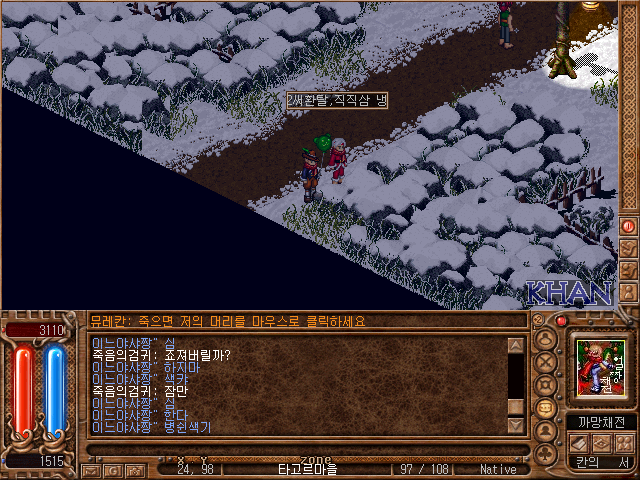Open the envelope mail button

click(x=91, y=469)
